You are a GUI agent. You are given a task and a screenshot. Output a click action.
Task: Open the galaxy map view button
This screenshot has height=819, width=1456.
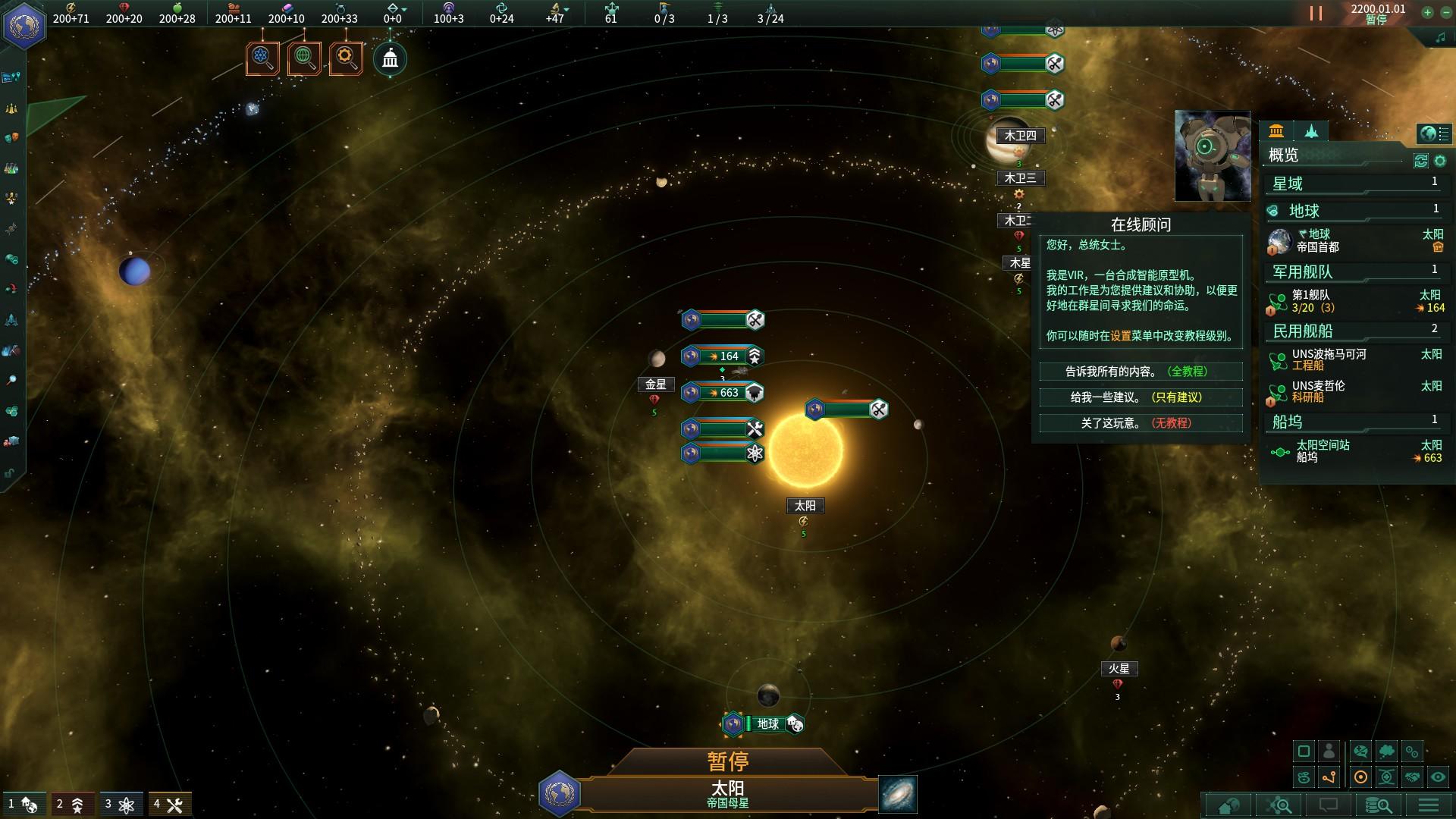click(x=898, y=794)
